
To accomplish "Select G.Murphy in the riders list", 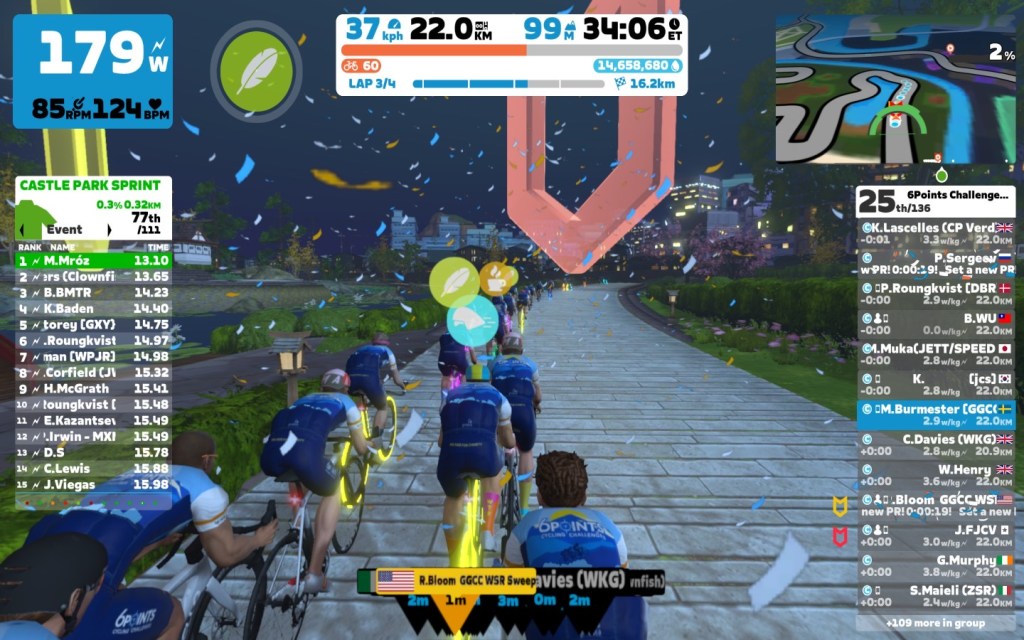I will coord(936,565).
